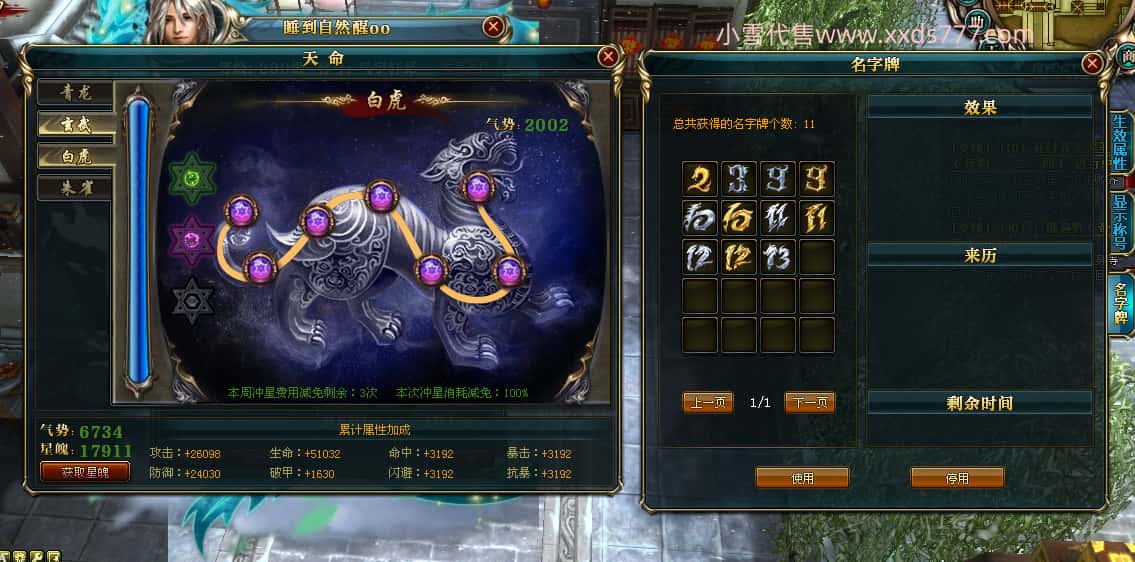
Task: Click the 获取星魄 button
Action: point(85,471)
